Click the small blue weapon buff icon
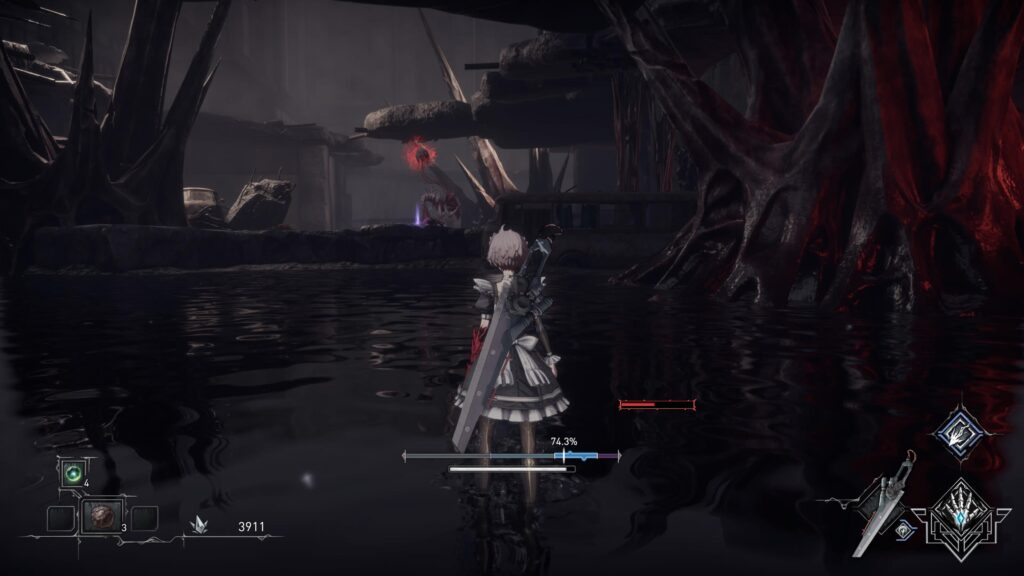 pos(905,532)
